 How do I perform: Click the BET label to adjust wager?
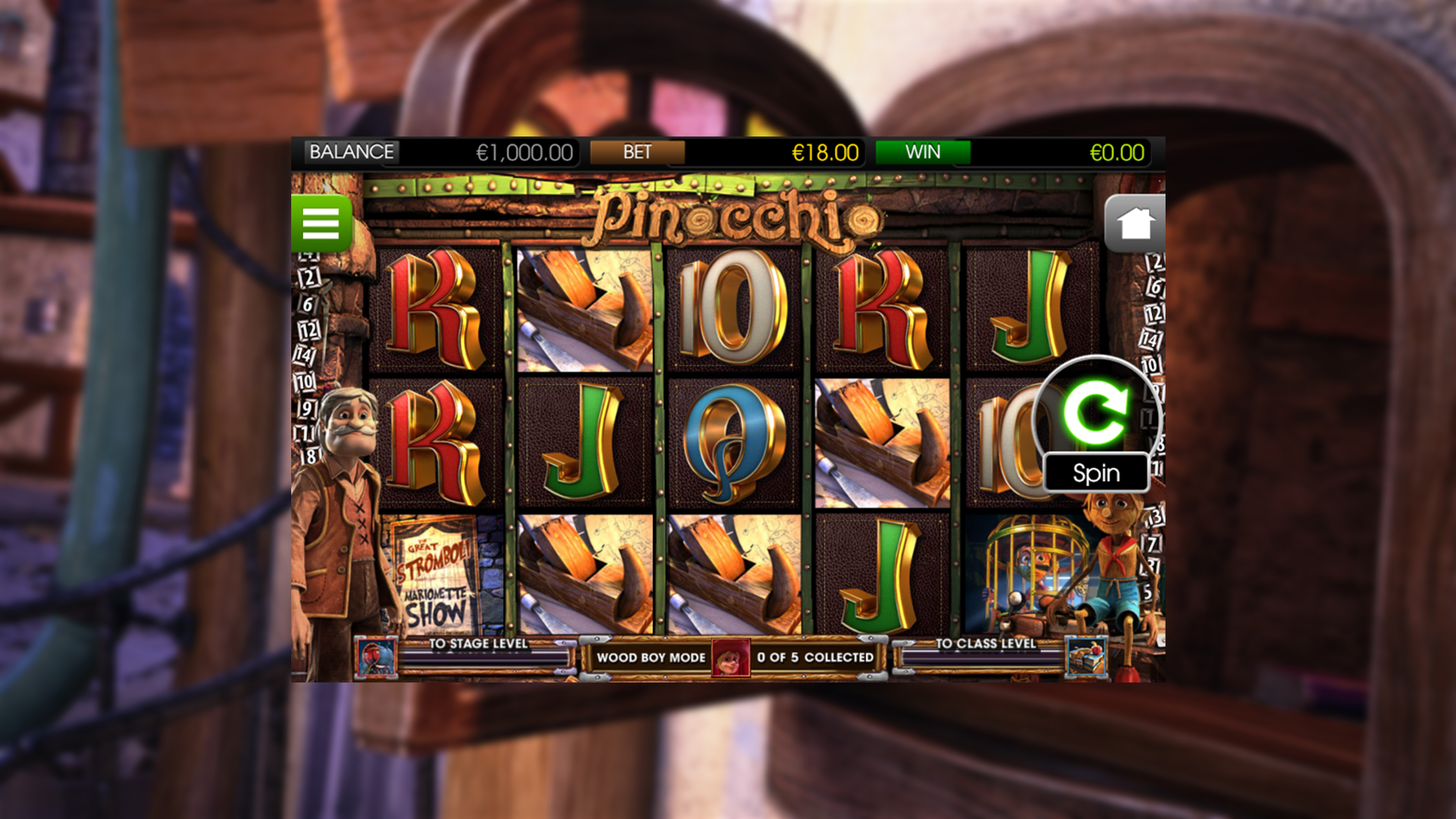click(x=637, y=152)
